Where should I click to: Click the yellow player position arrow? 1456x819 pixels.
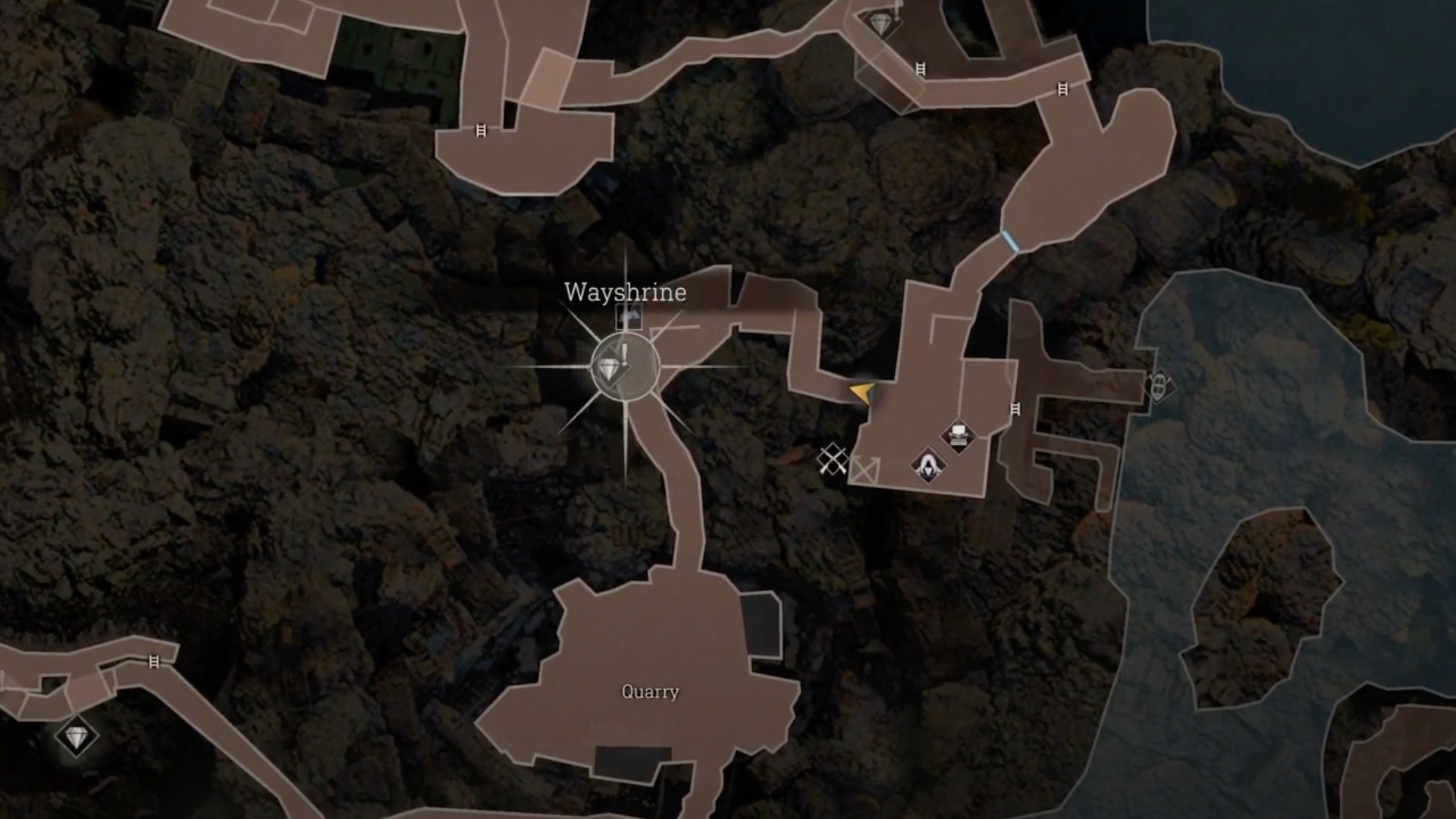pos(862,394)
